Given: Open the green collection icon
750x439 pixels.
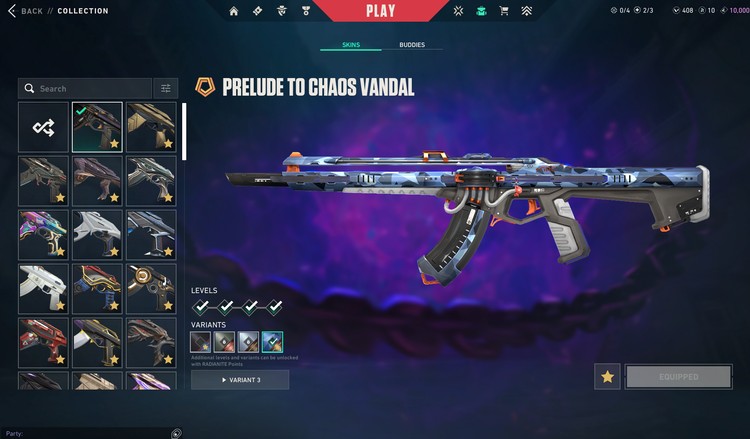Looking at the screenshot, I should point(481,12).
